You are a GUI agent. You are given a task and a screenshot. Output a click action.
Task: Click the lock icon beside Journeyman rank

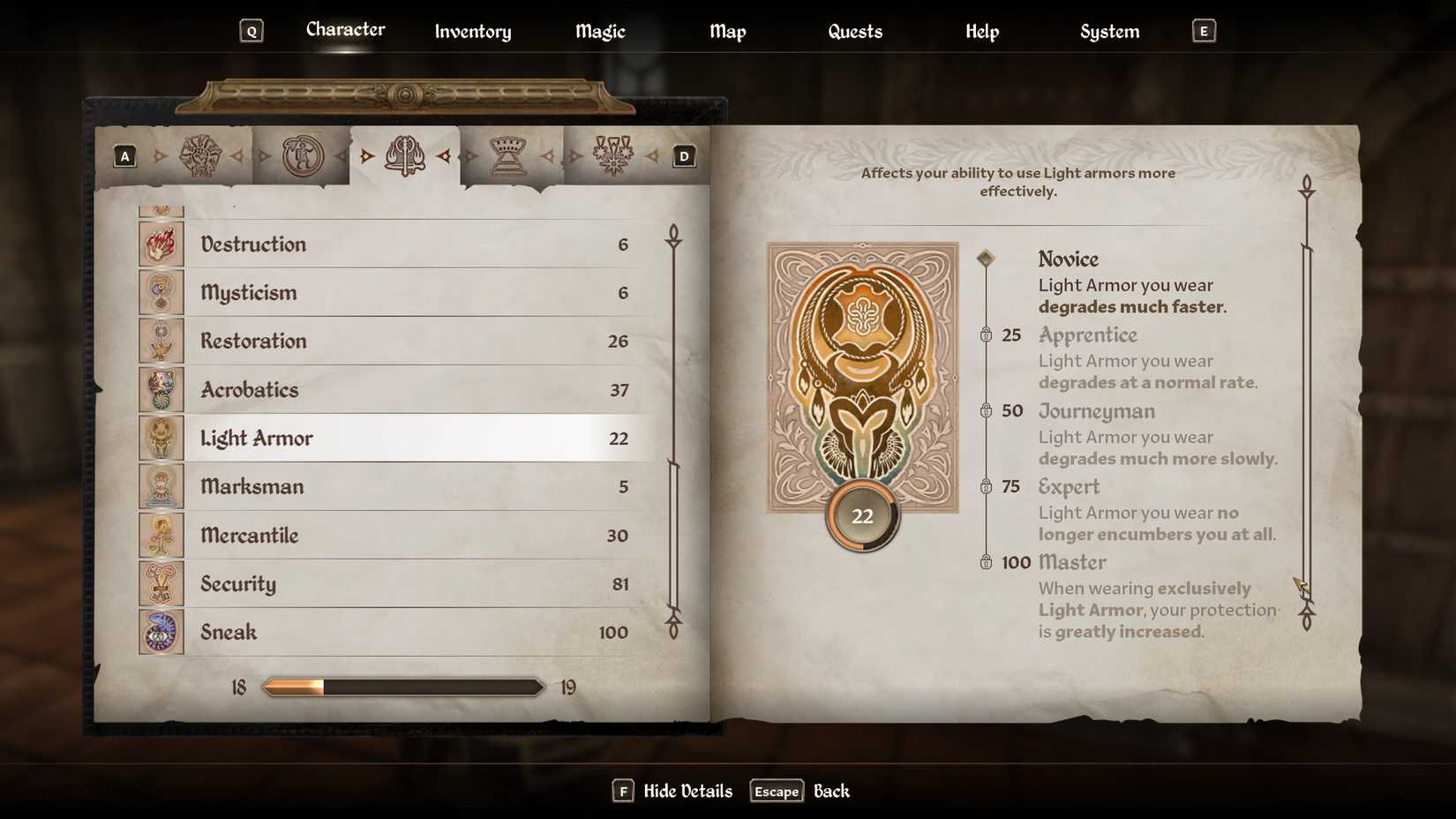click(x=986, y=411)
